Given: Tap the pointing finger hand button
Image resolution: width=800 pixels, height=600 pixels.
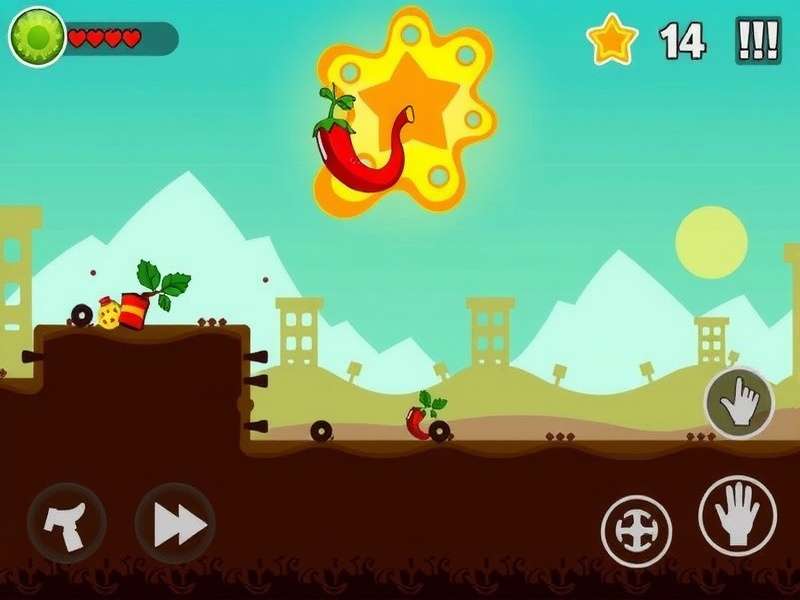Looking at the screenshot, I should [739, 403].
